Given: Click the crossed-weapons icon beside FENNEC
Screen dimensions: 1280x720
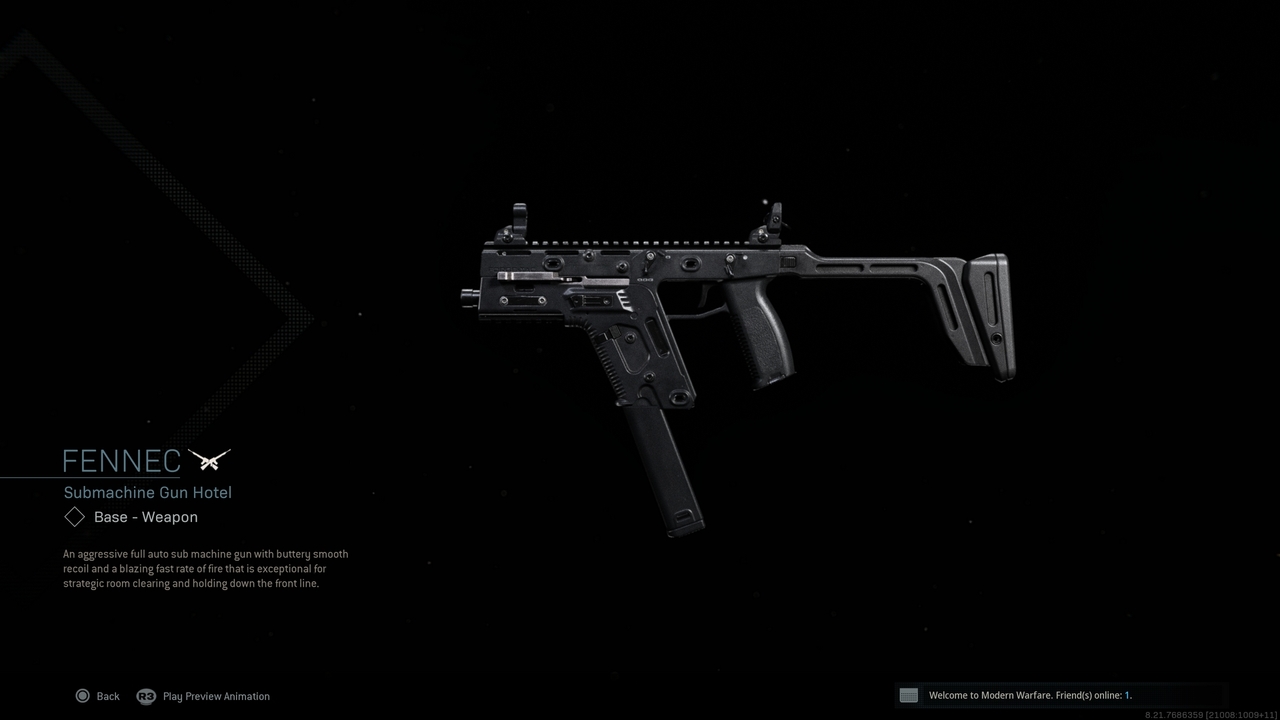Looking at the screenshot, I should coord(210,460).
